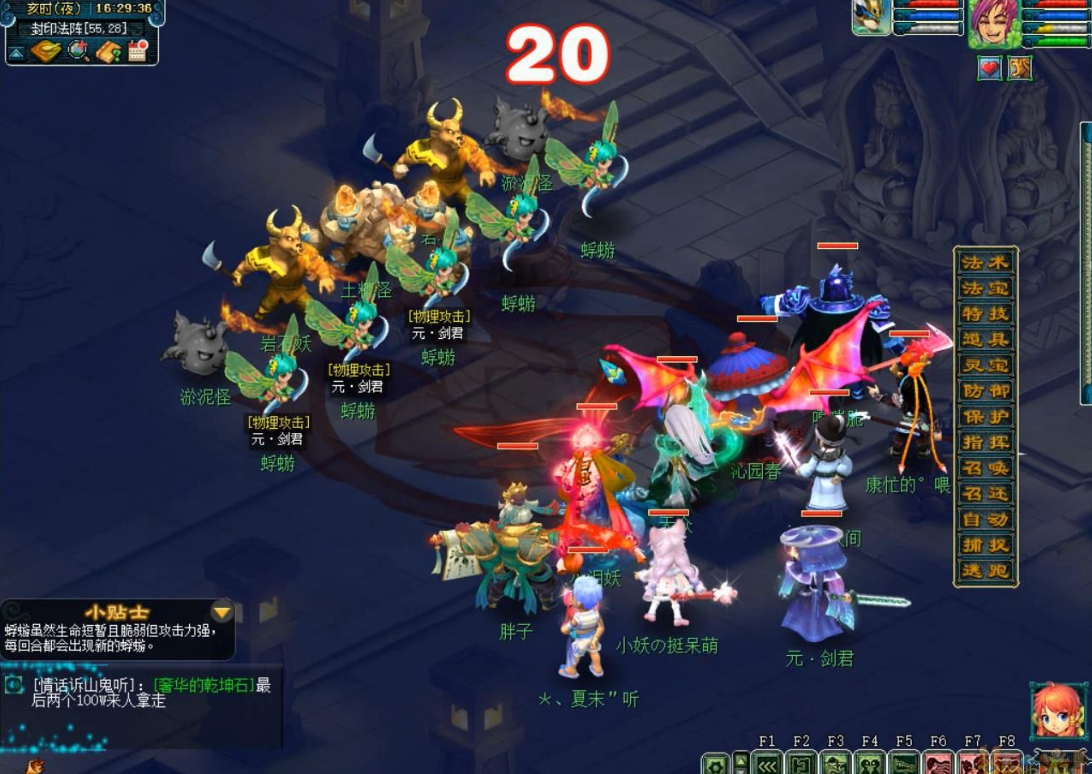The image size is (1092, 774).
Task: Open the 法术 spell command
Action: (x=985, y=262)
